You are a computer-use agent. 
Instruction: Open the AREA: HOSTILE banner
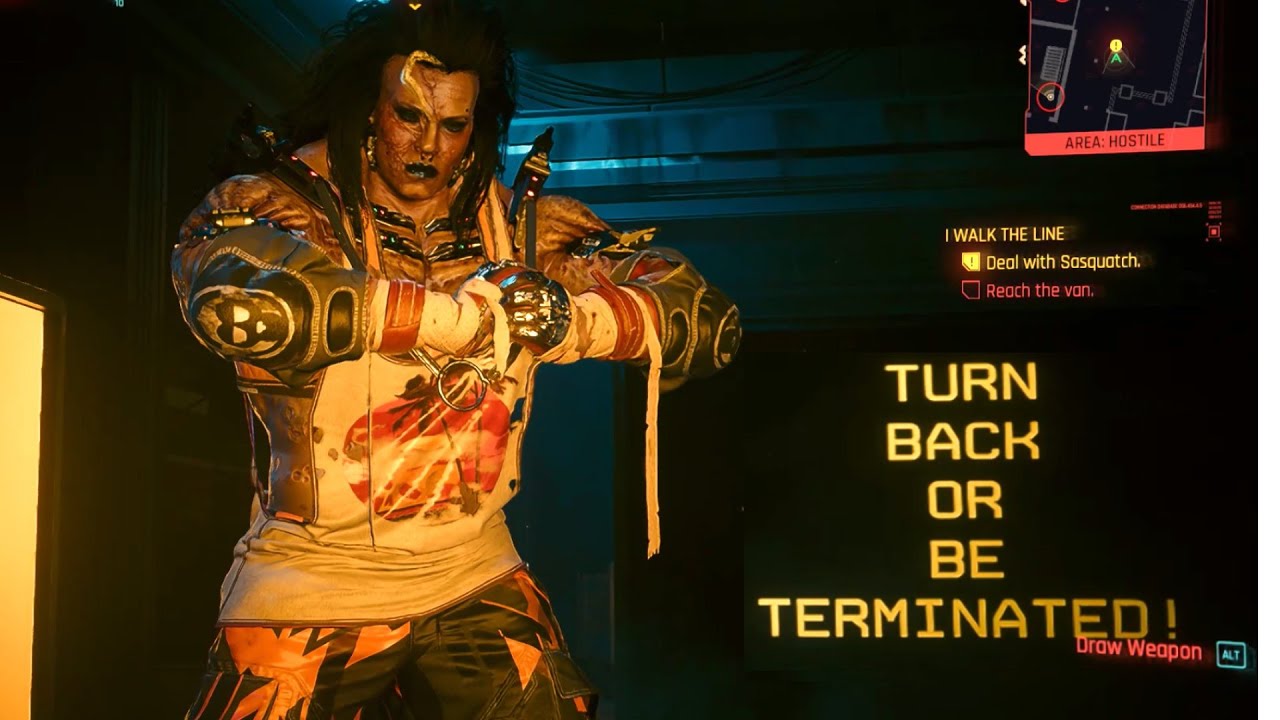[x=1113, y=142]
